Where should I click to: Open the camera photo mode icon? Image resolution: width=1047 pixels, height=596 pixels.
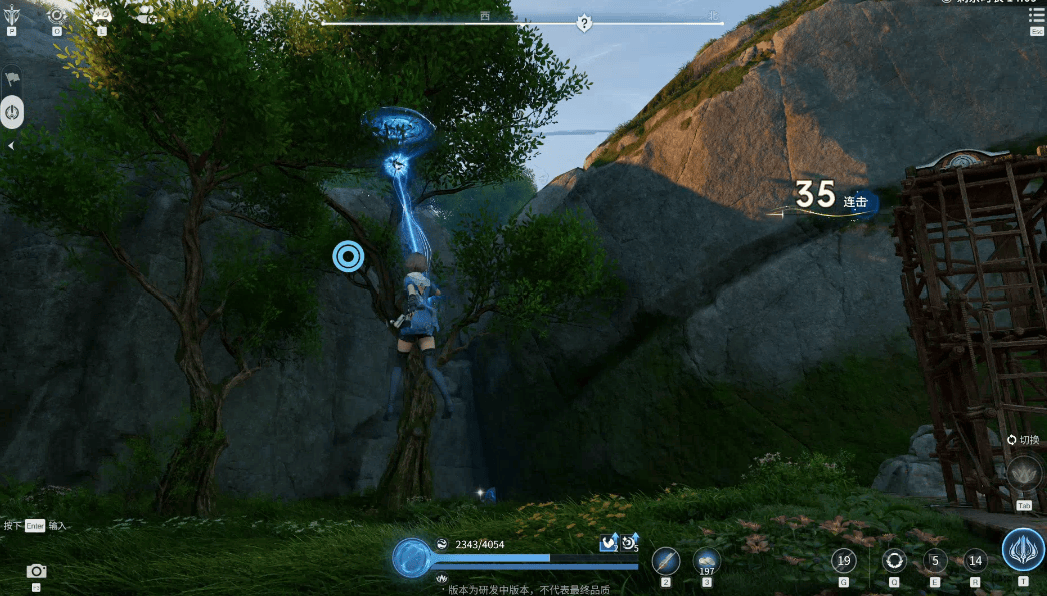pos(36,571)
